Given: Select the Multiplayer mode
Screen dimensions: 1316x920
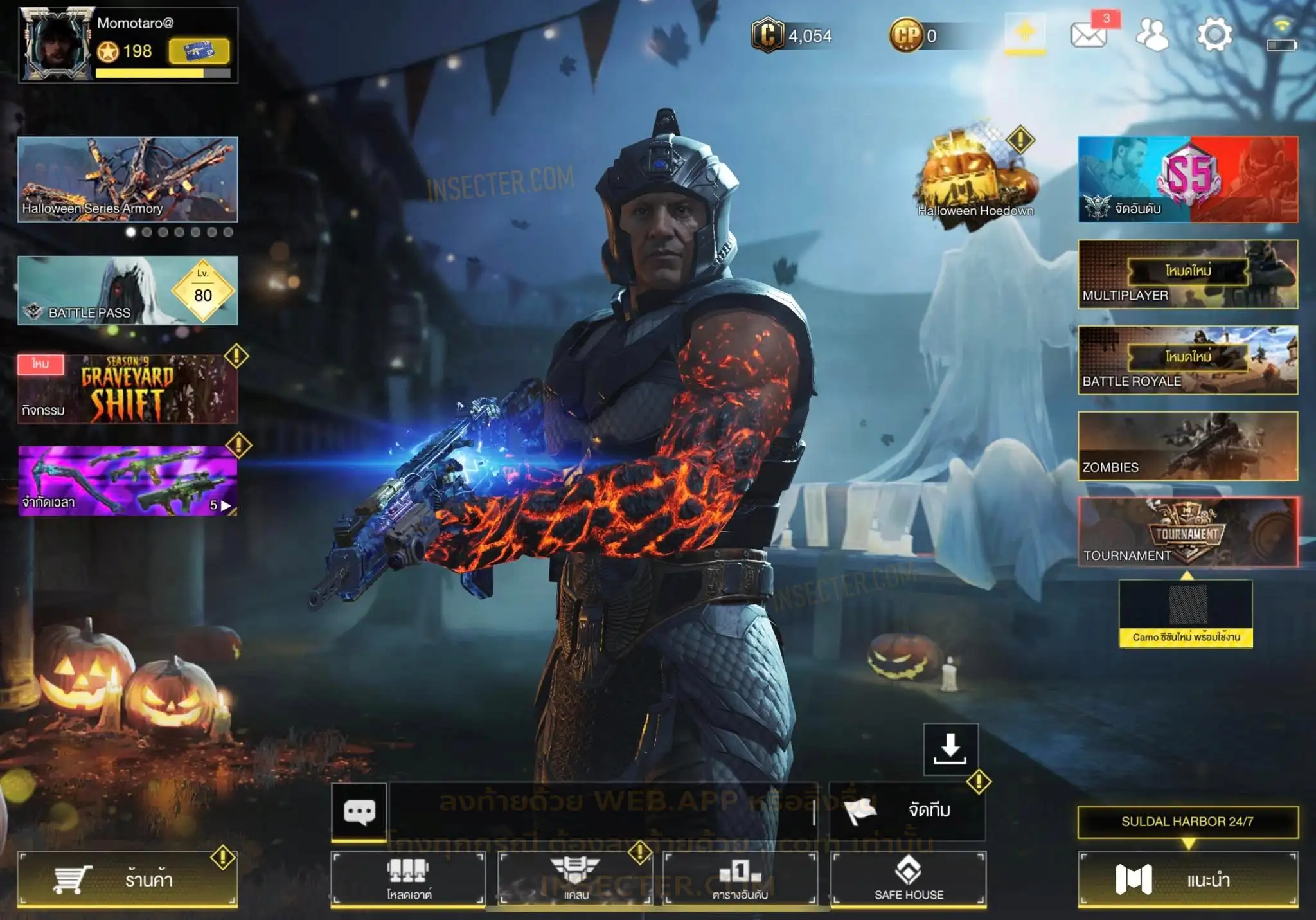Looking at the screenshot, I should pyautogui.click(x=1187, y=274).
